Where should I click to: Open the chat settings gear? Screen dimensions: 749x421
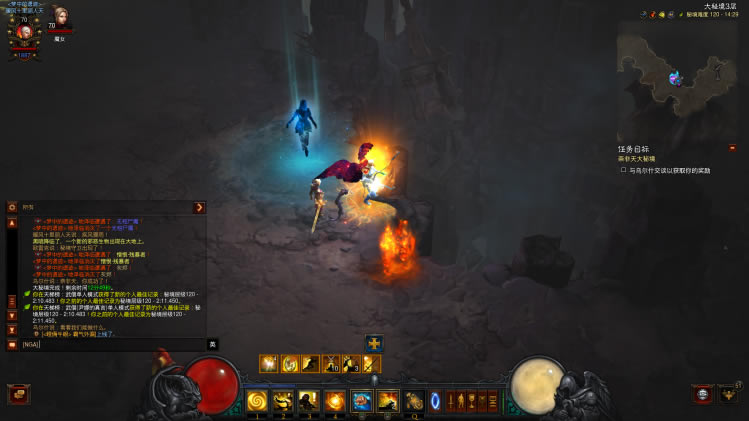pos(12,207)
